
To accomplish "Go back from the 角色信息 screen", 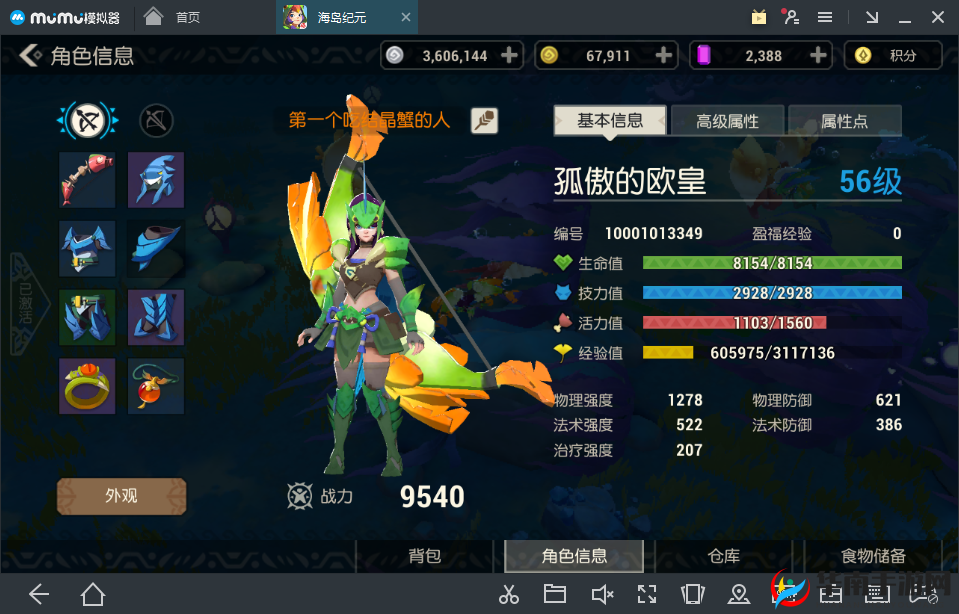I will (31, 56).
